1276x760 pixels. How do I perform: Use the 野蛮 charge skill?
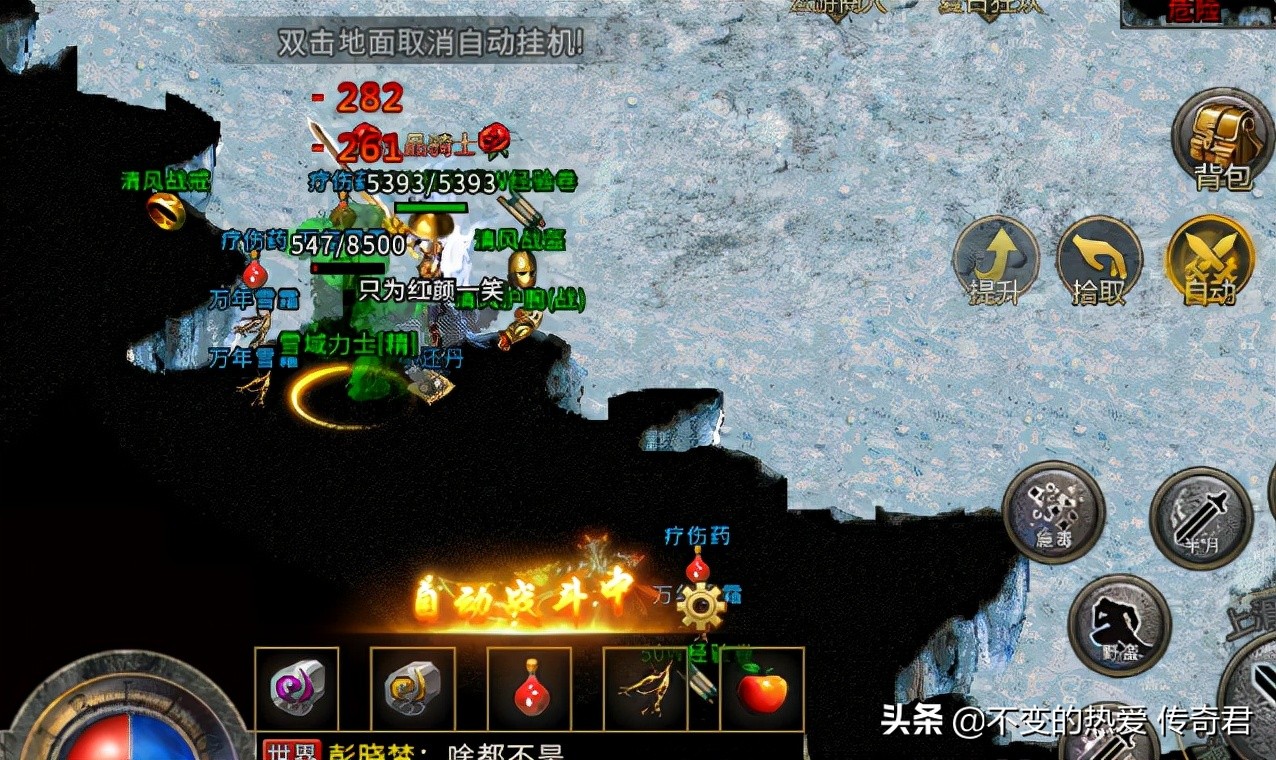pos(1118,624)
